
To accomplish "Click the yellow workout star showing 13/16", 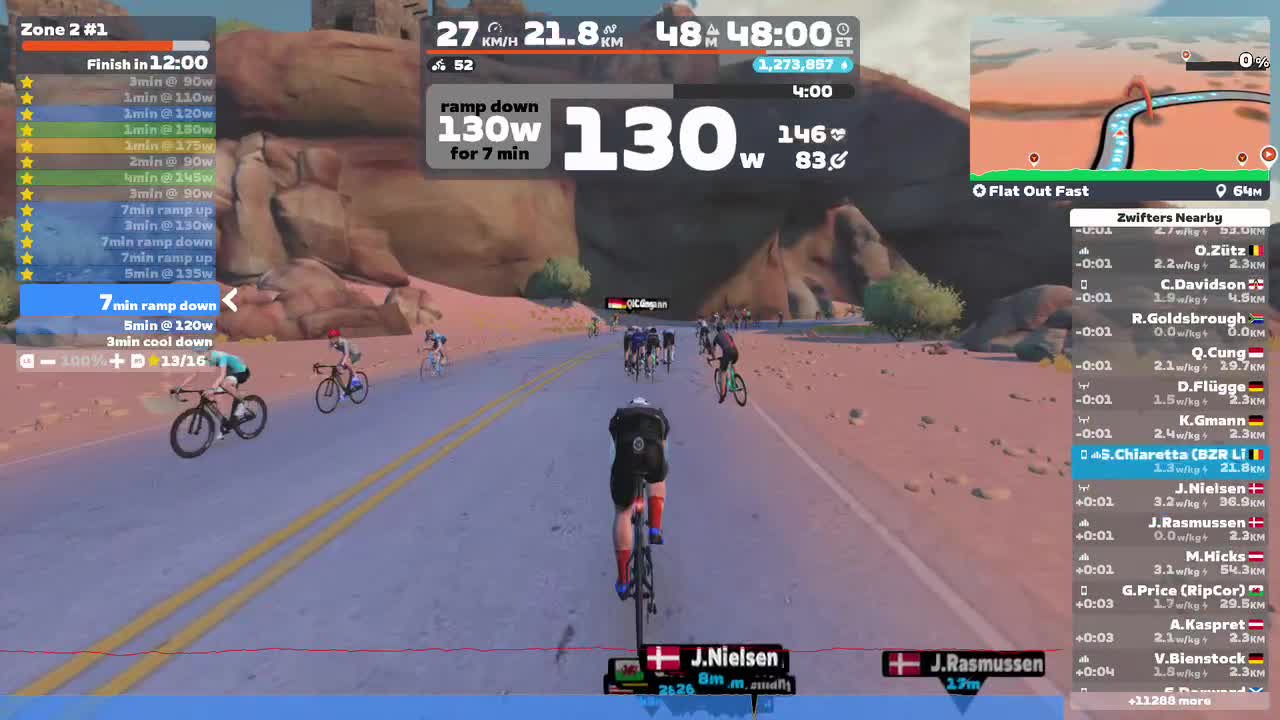I will coord(155,361).
